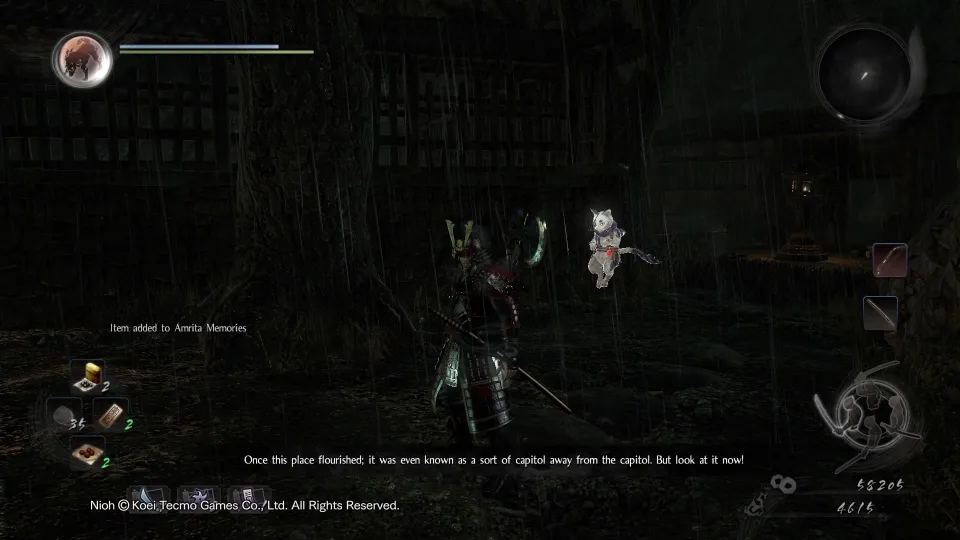Choose the red pills item shortcut
The image size is (960, 540).
pos(88,452)
